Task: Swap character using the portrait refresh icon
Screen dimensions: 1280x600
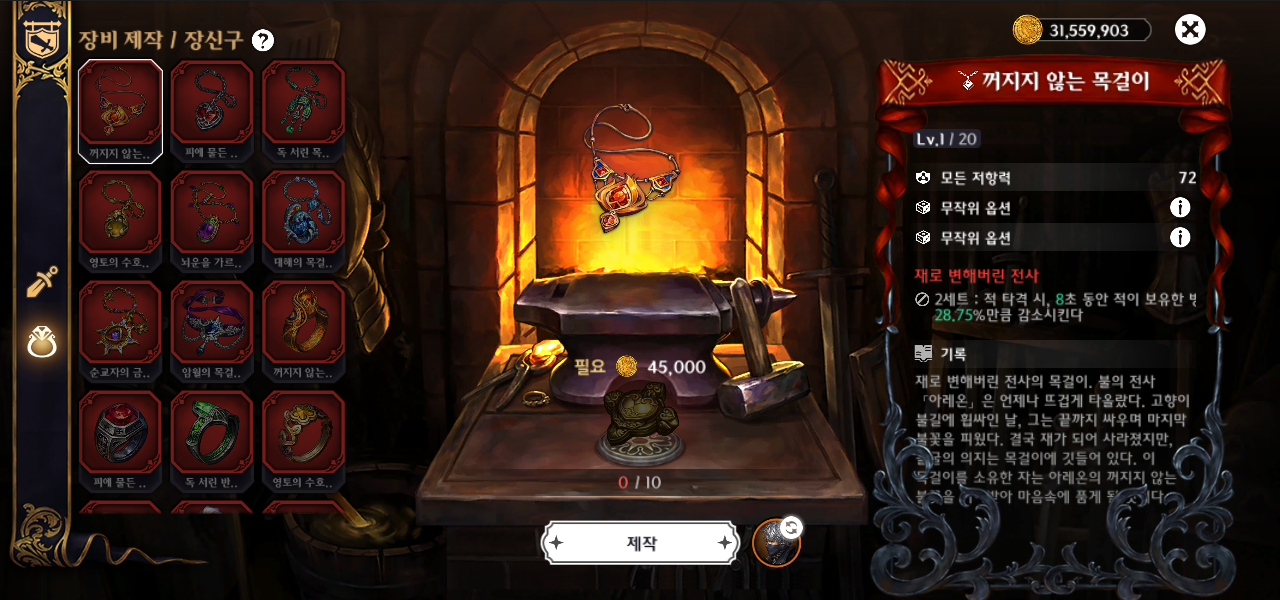Action: click(777, 542)
